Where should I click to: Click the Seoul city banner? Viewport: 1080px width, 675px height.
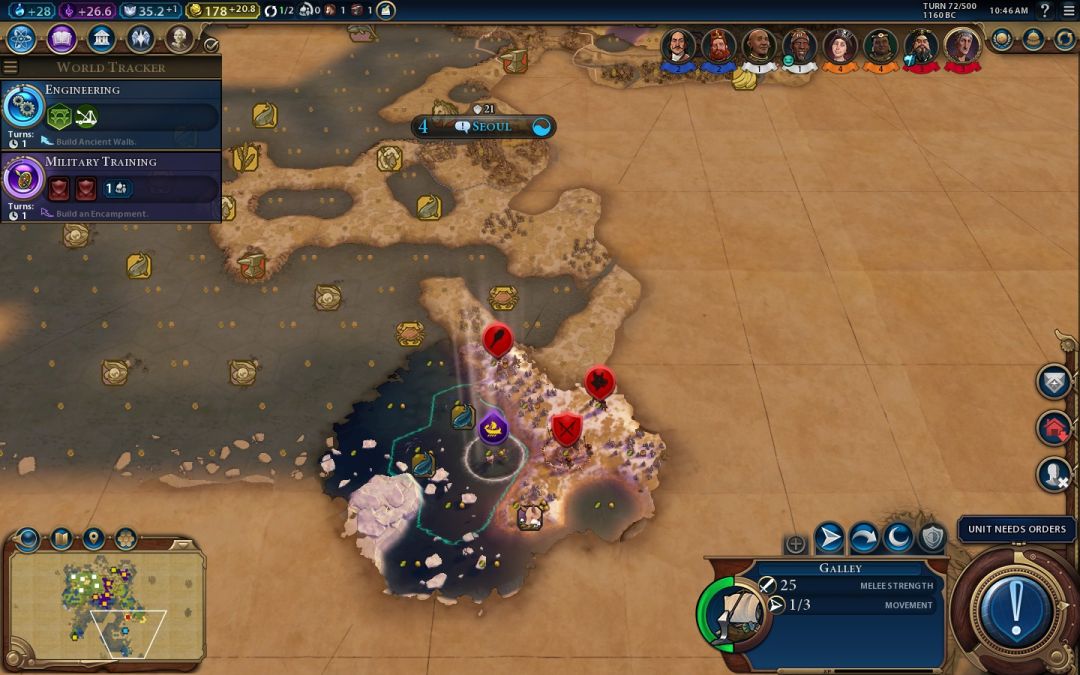(x=484, y=127)
